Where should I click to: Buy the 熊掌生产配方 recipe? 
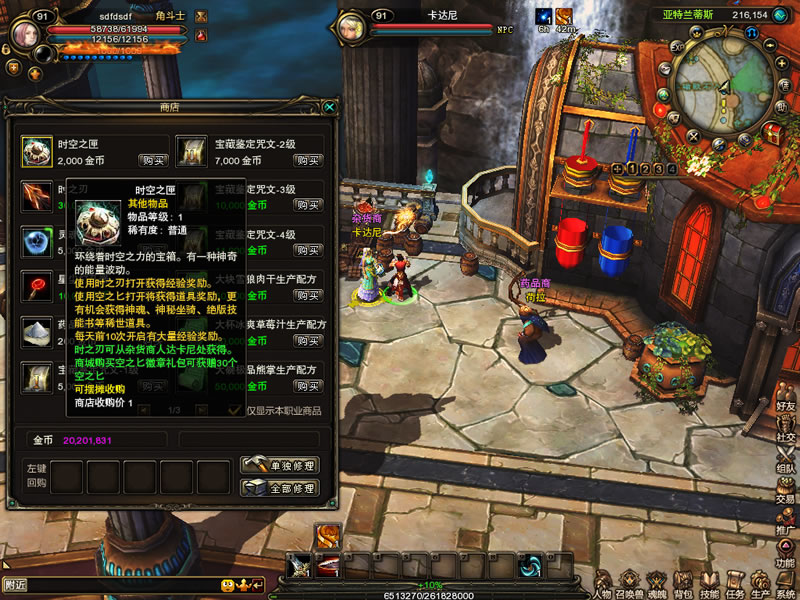[x=308, y=386]
